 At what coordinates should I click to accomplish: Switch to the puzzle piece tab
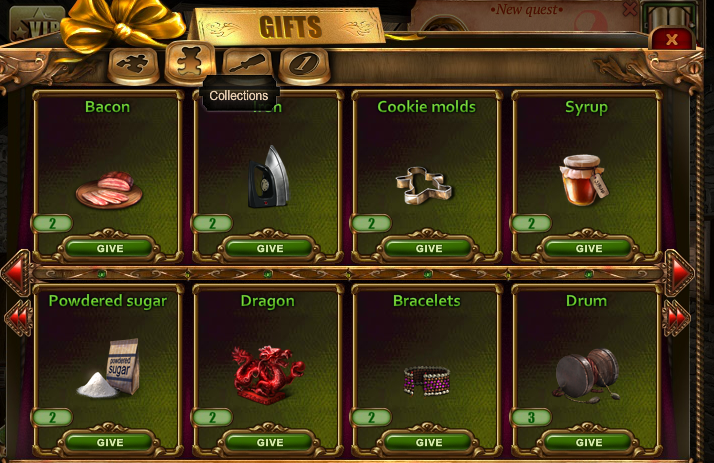pyautogui.click(x=131, y=64)
